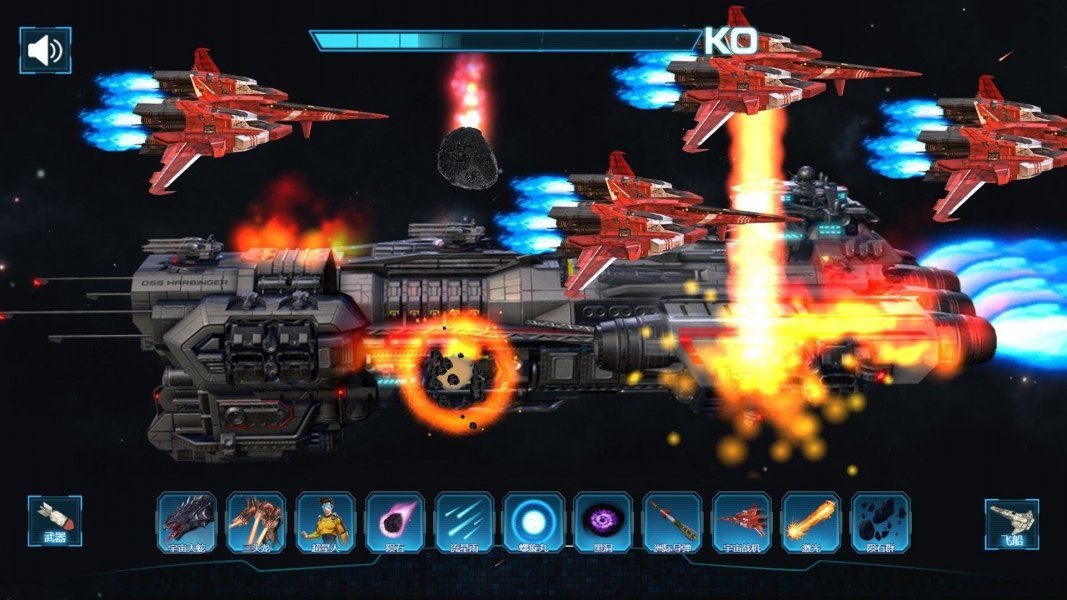Choose the three-headed dragon weapon

pyautogui.click(x=256, y=522)
